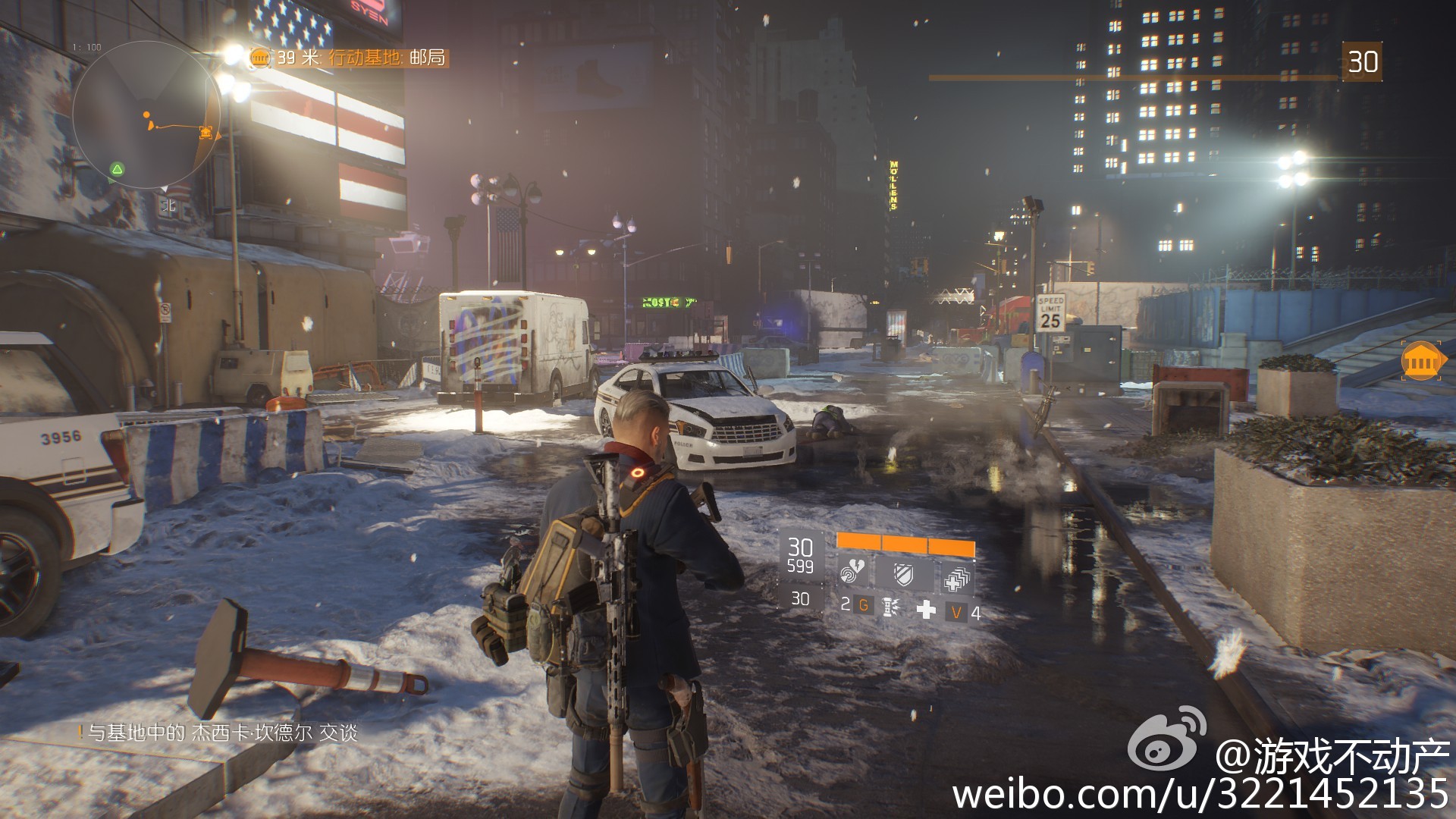Click the green triangle marker on minimap
This screenshot has height=819, width=1456.
pos(117,168)
